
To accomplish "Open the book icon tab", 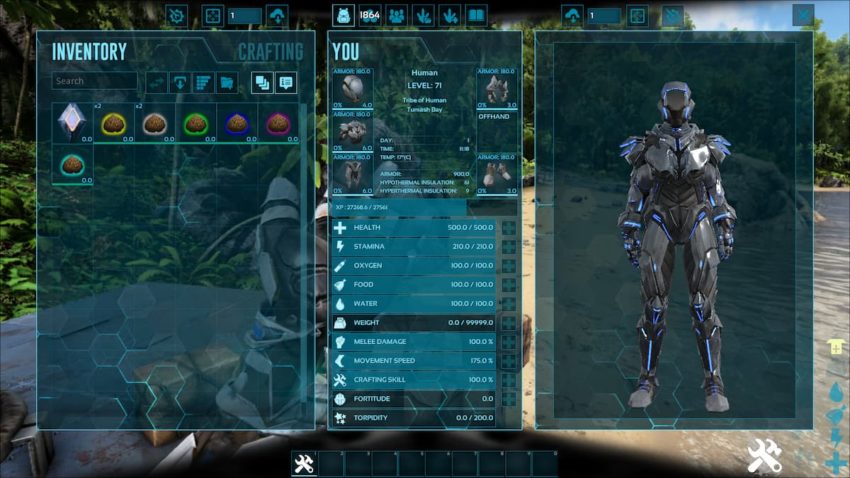I will pyautogui.click(x=476, y=16).
